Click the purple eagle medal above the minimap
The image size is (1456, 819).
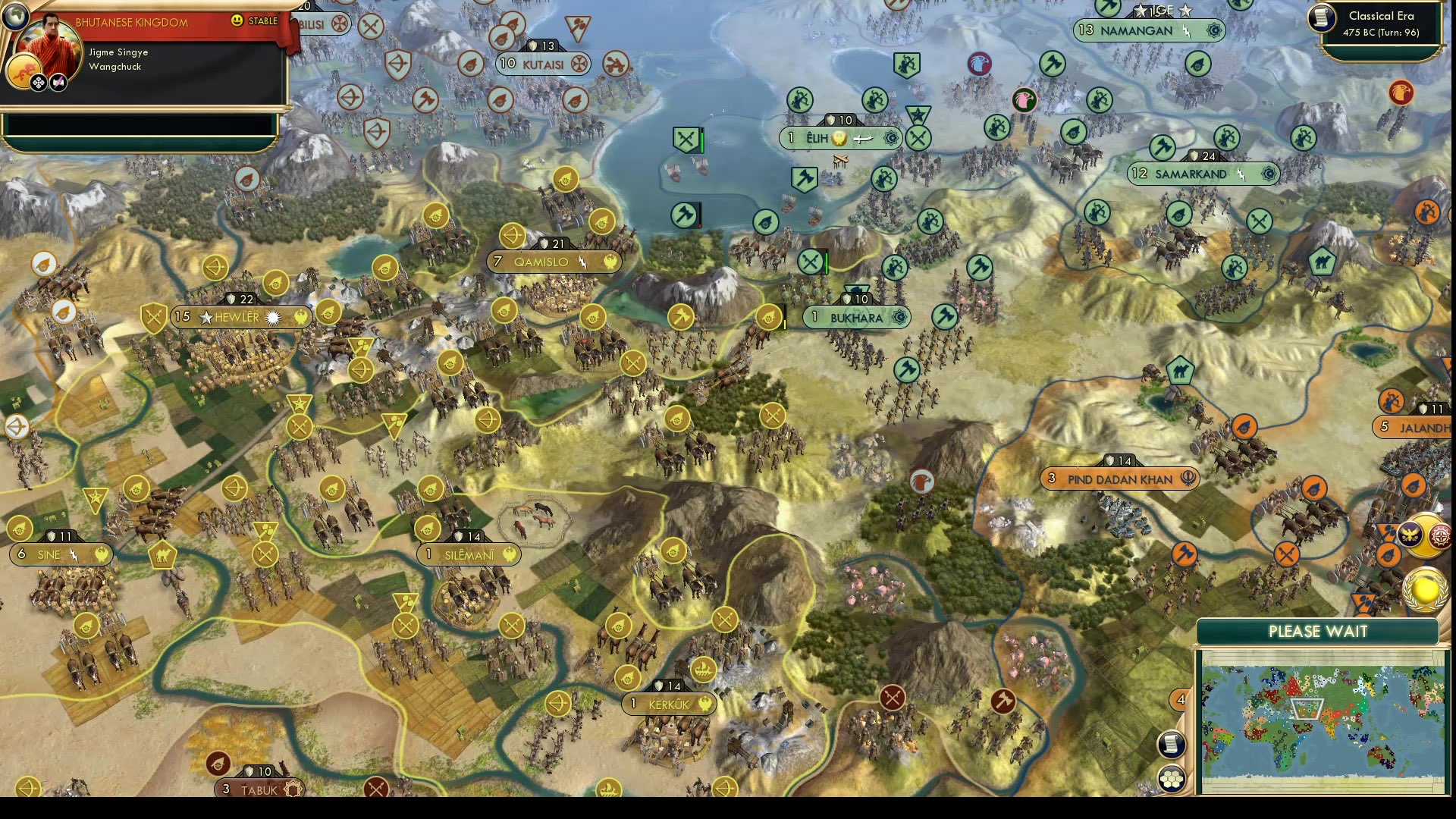pos(1410,535)
